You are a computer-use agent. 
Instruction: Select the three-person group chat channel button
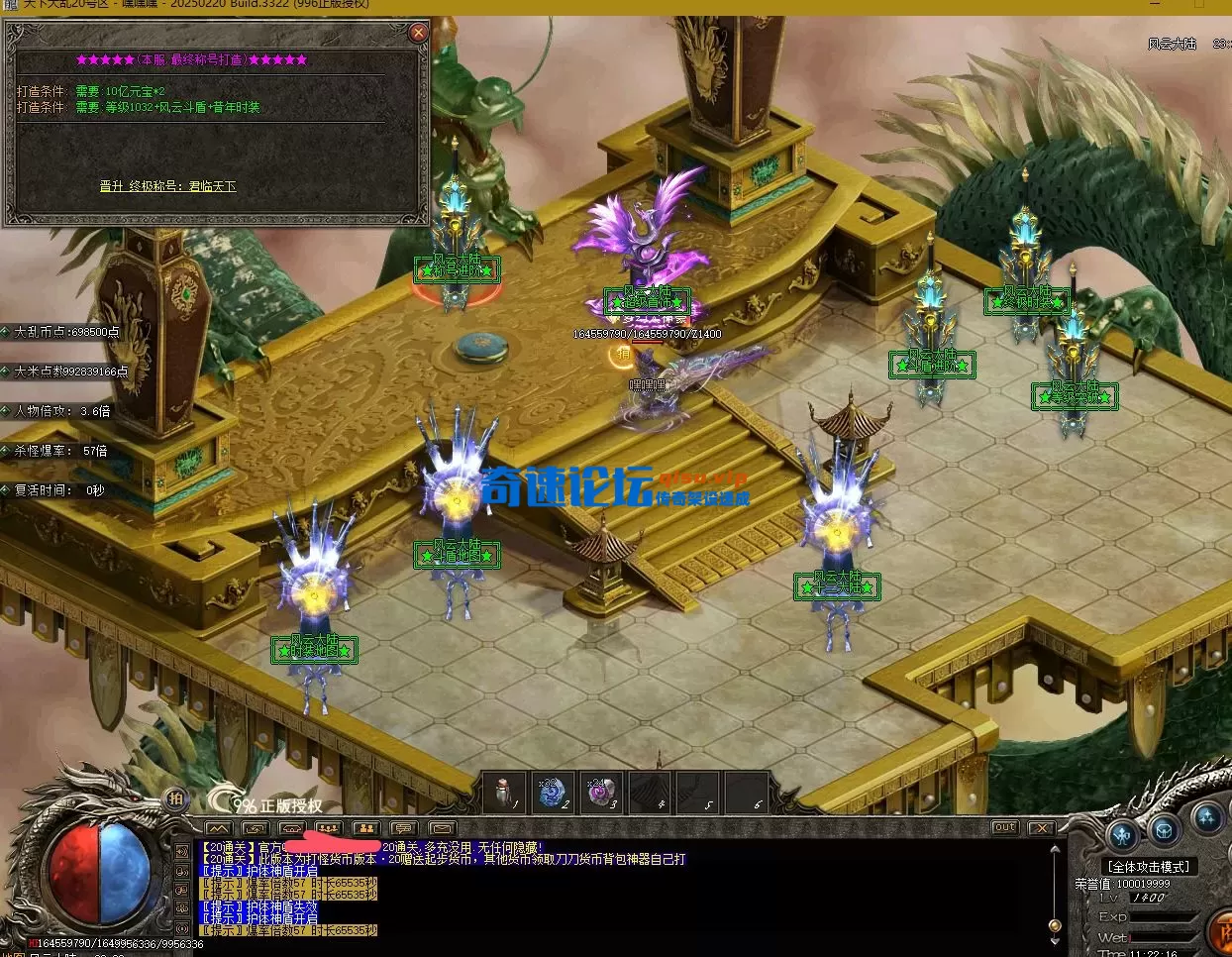tap(328, 828)
